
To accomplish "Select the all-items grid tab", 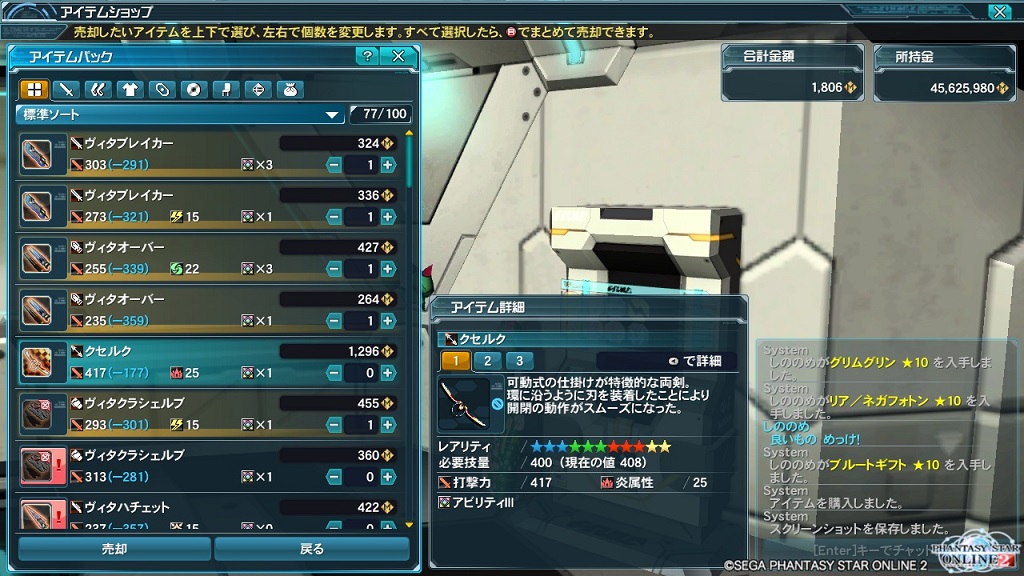I will [34, 89].
